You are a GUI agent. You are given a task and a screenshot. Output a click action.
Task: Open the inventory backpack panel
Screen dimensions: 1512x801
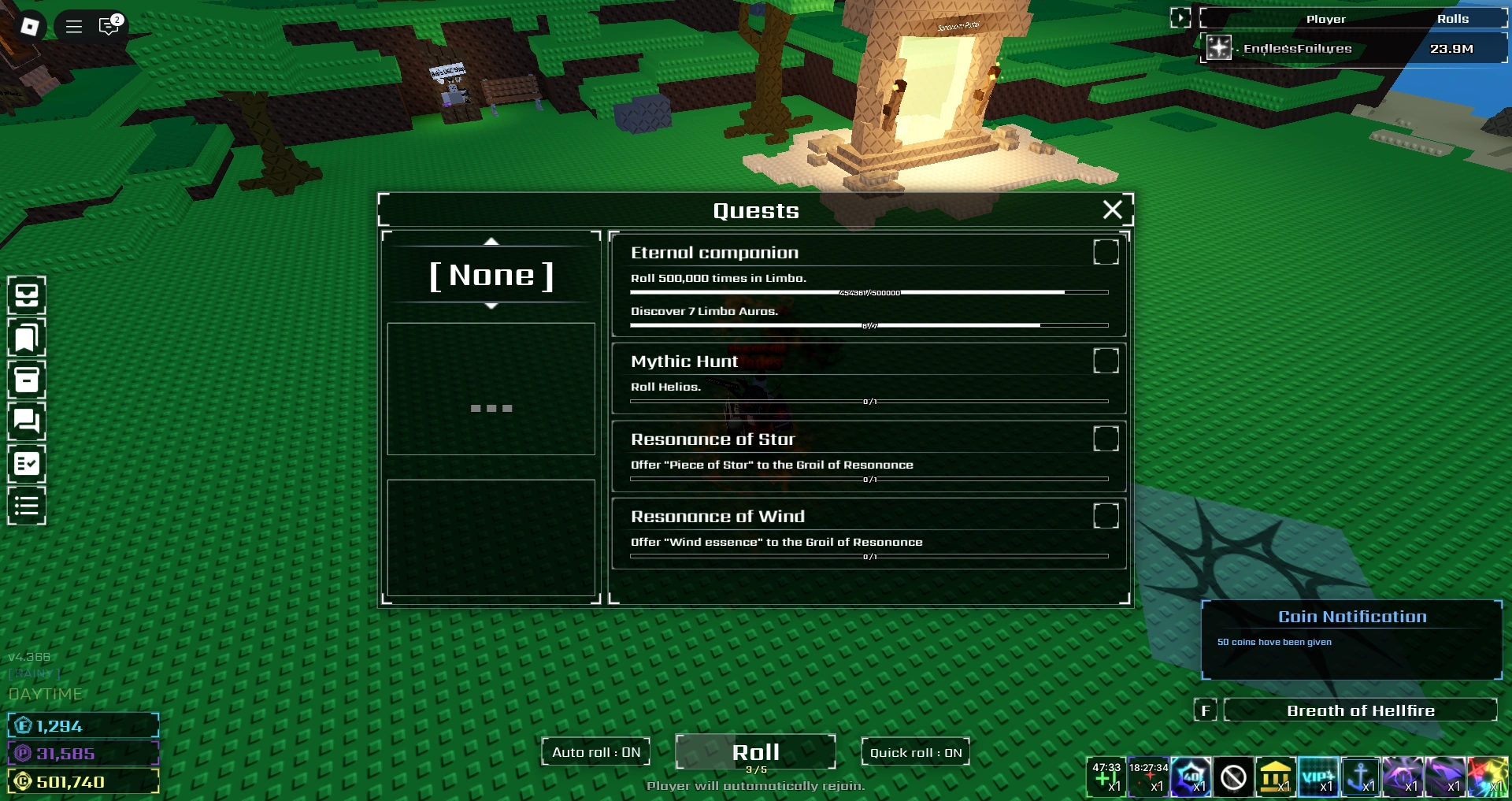pyautogui.click(x=26, y=295)
